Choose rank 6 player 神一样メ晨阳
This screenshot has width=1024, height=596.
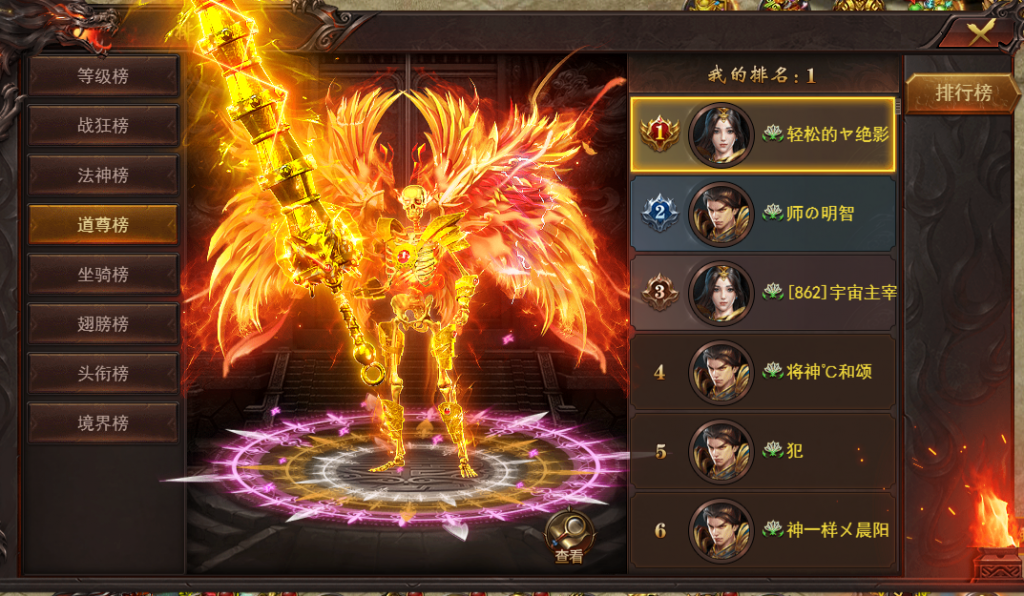[763, 530]
